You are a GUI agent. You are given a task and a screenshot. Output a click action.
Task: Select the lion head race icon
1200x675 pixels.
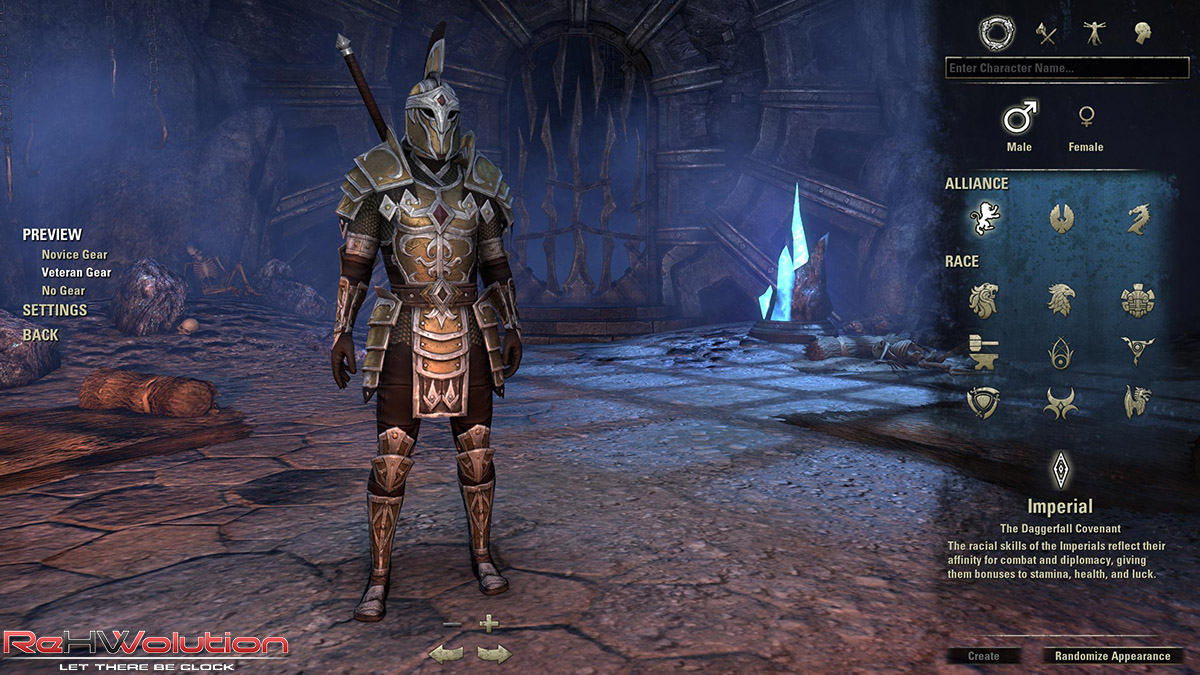pyautogui.click(x=984, y=299)
